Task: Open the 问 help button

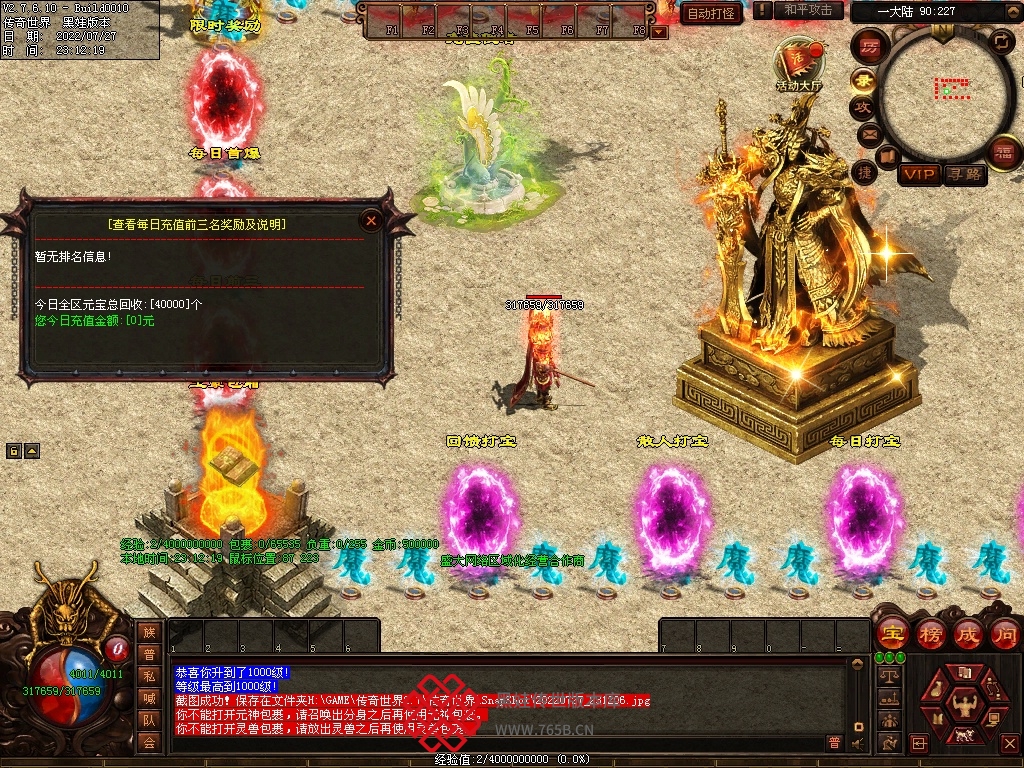Action: [x=1005, y=634]
